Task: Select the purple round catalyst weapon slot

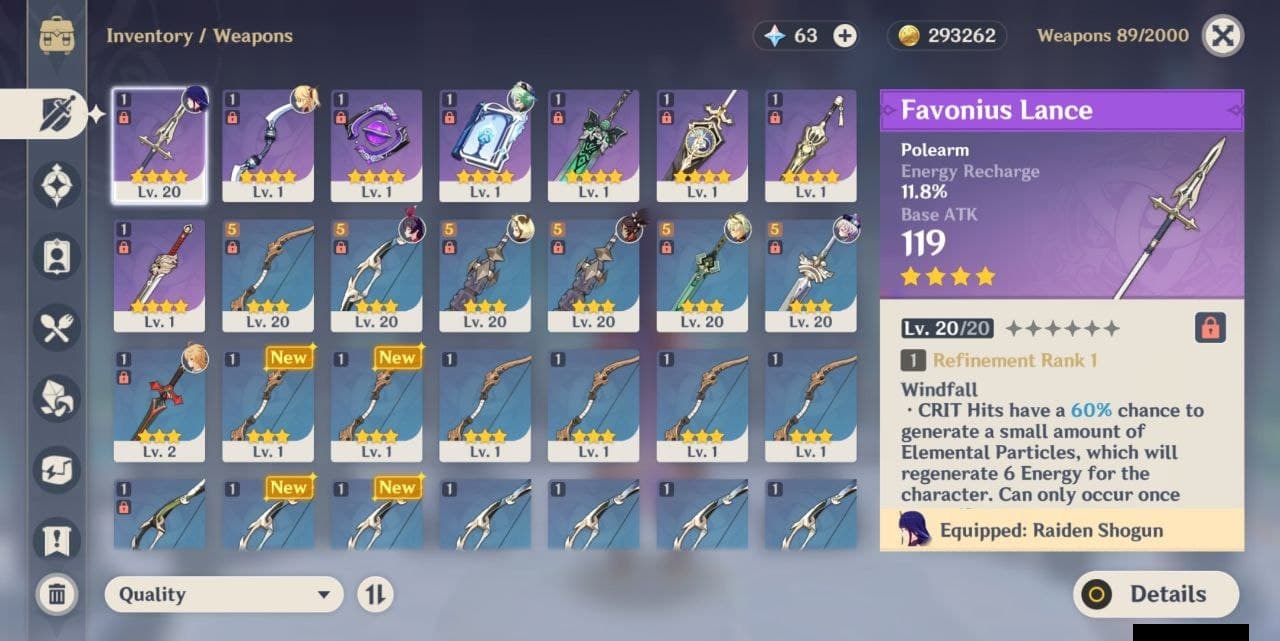Action: [x=376, y=145]
